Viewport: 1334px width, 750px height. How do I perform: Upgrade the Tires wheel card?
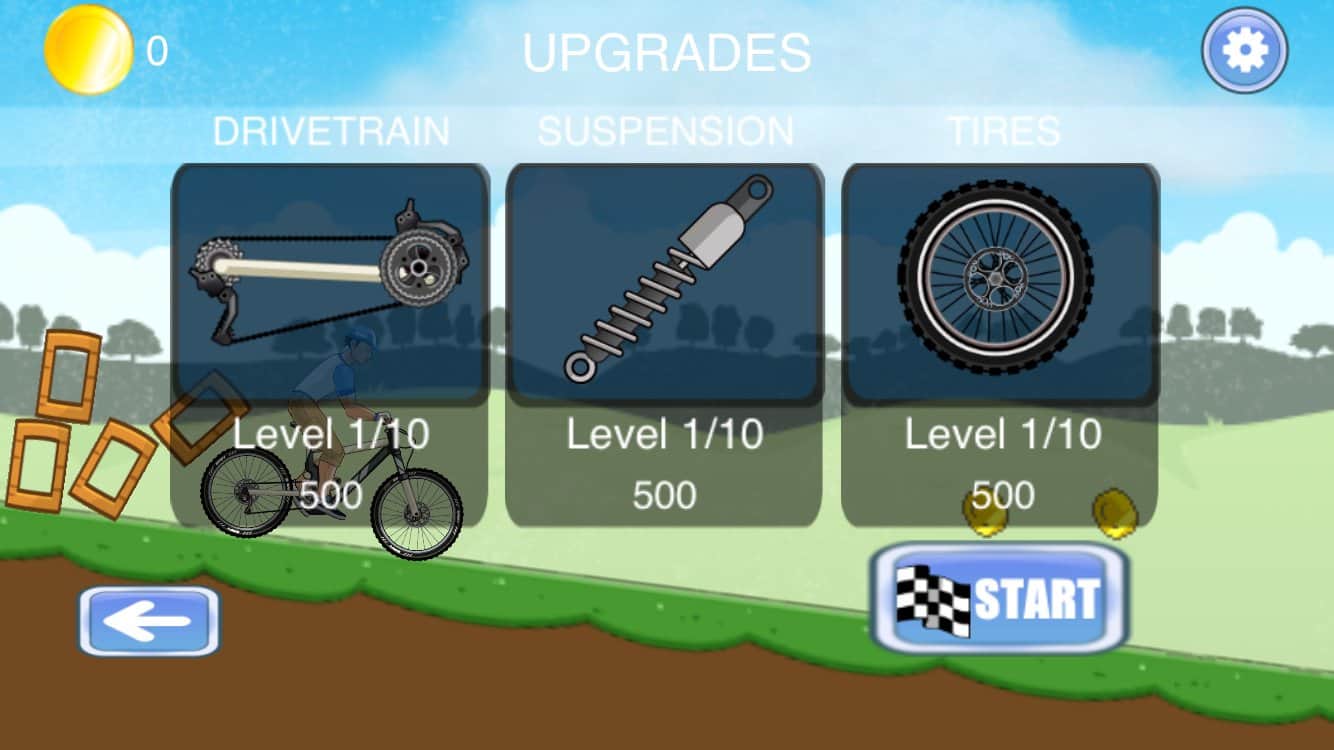pyautogui.click(x=1000, y=345)
